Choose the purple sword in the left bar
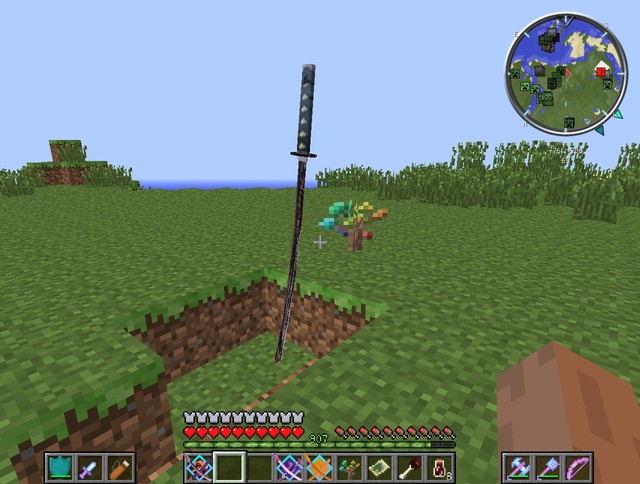Screen dimensions: 640x484 point(90,467)
